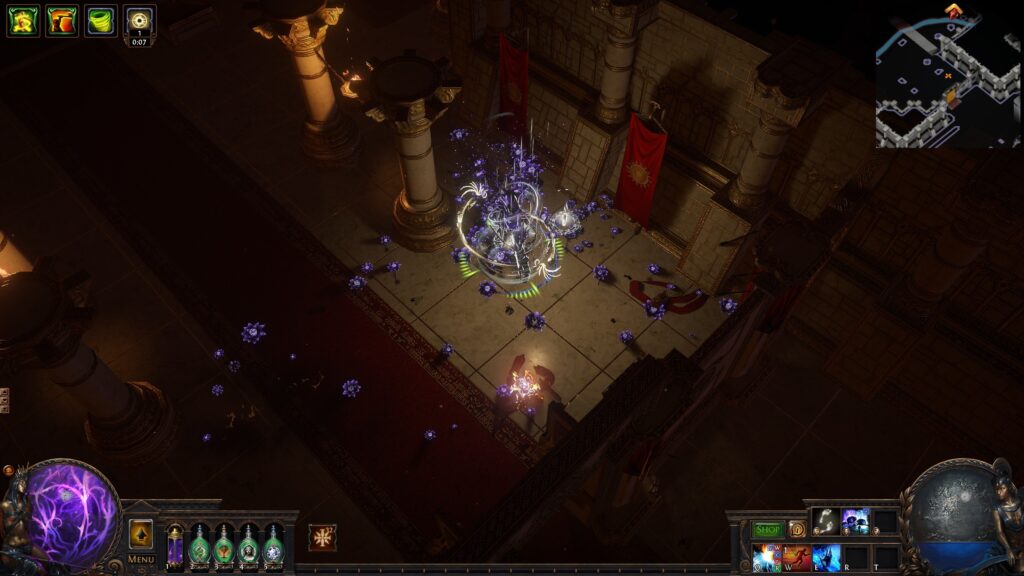This screenshot has width=1024, height=576.
Task: Click the orange cross-shaped icon right of flasks
Action: pos(322,537)
